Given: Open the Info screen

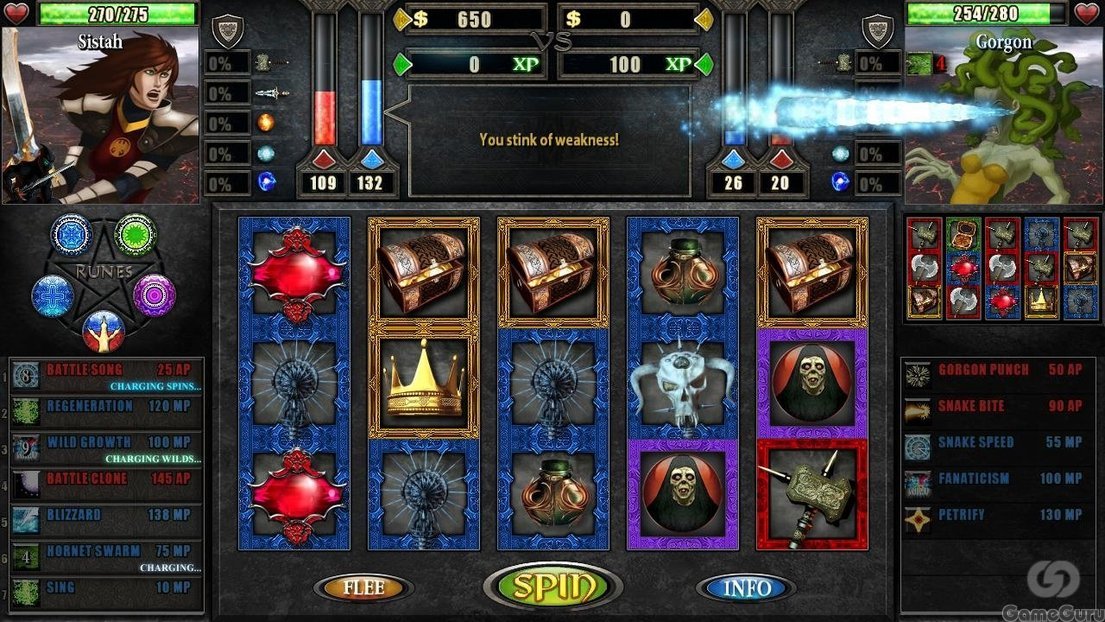Looking at the screenshot, I should pos(747,588).
